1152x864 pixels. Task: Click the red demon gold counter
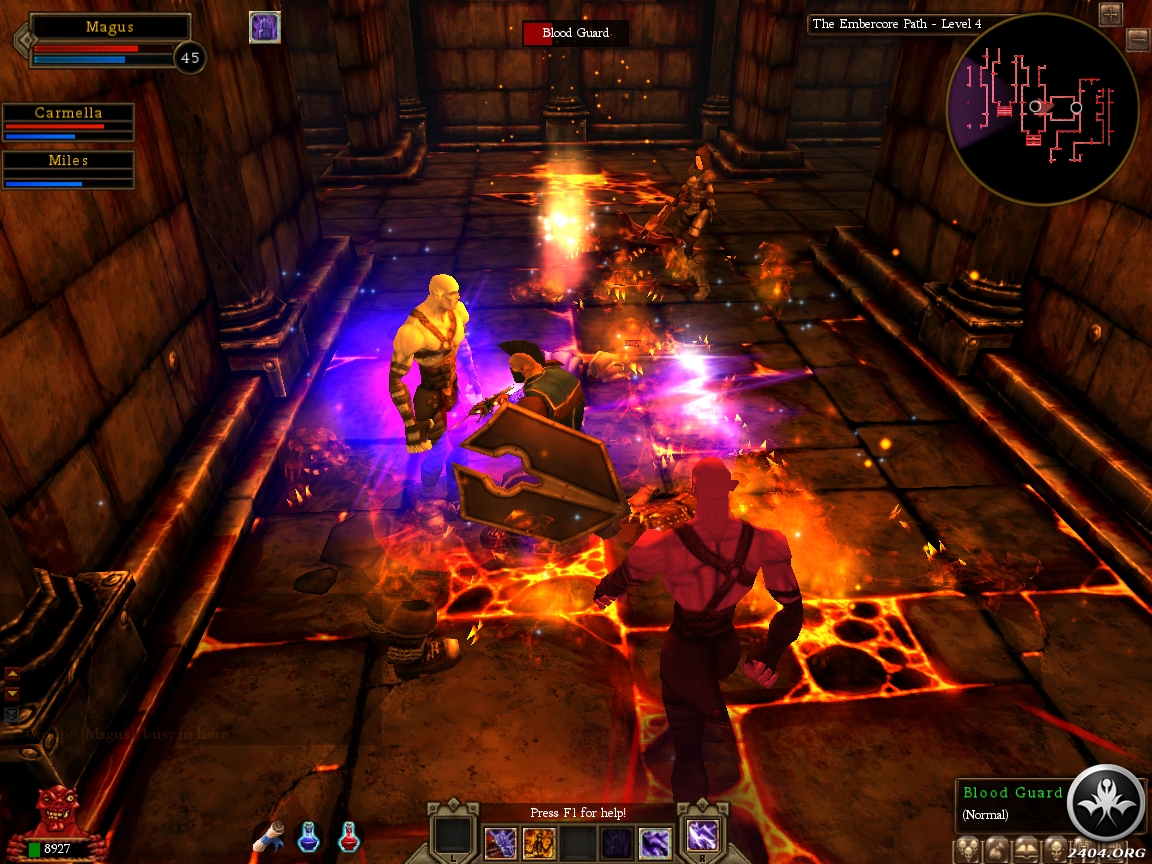pos(50,825)
